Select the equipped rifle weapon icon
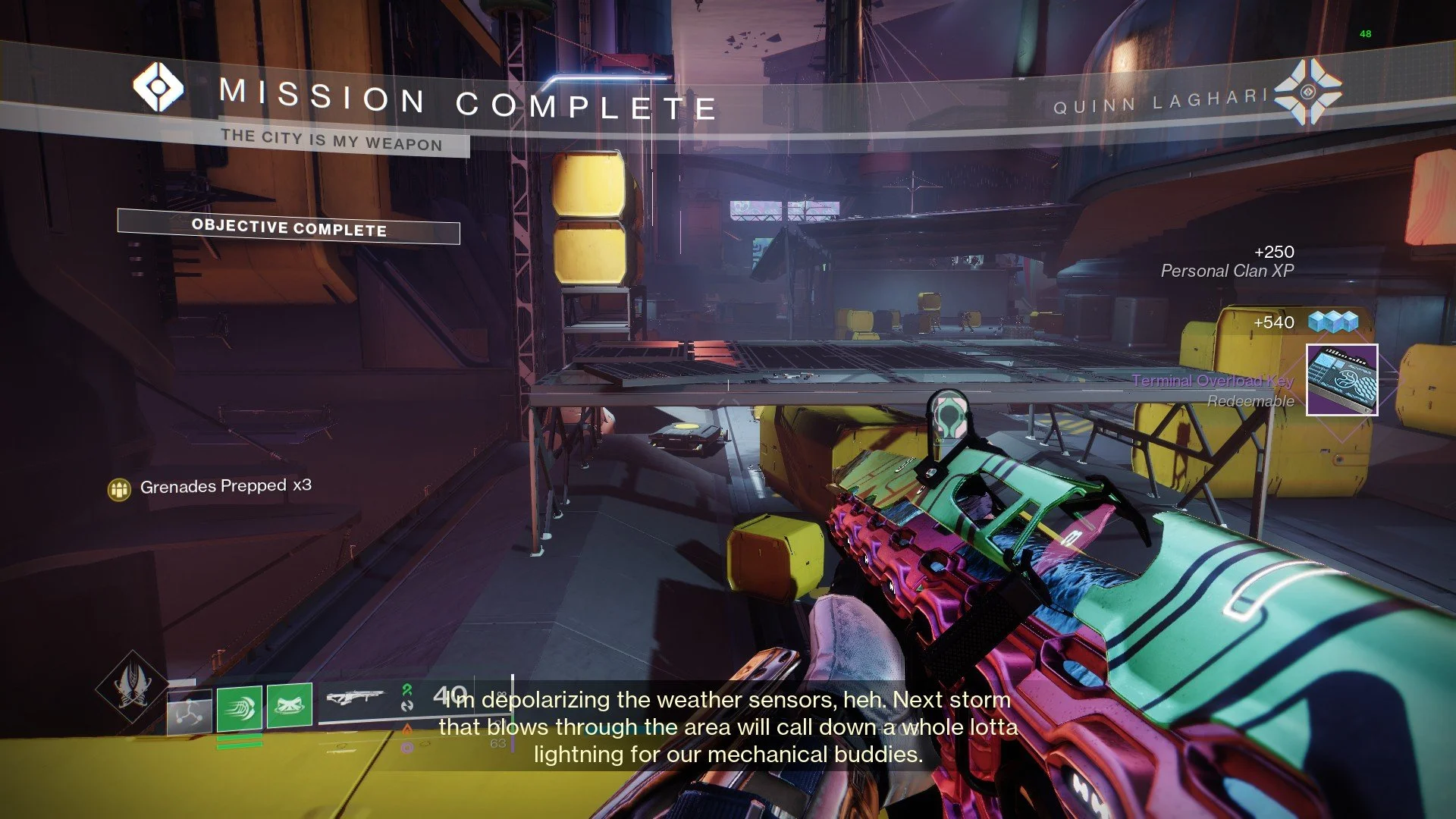Viewport: 1456px width, 819px height. 355,698
